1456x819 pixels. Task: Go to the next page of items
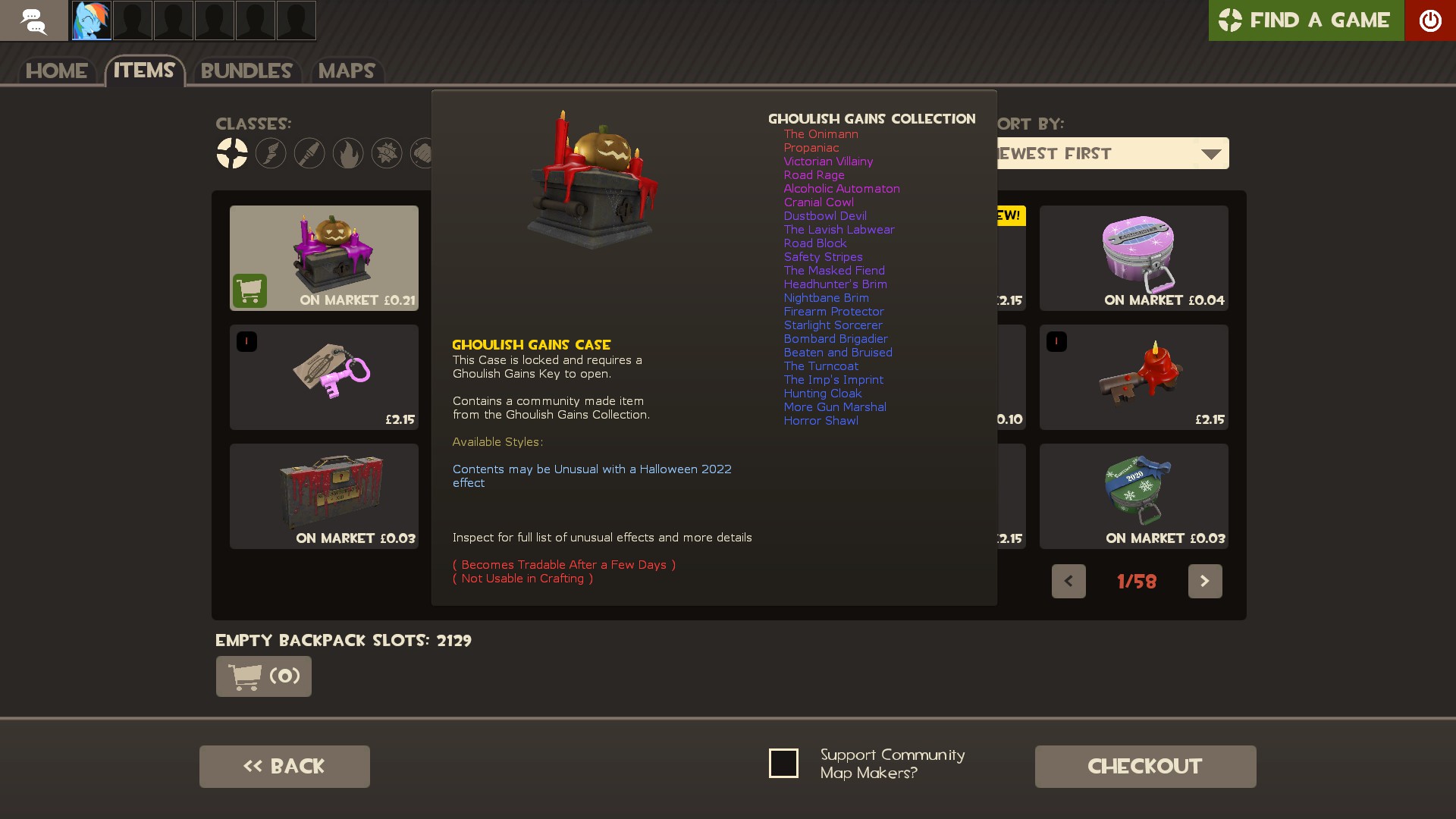click(x=1205, y=581)
